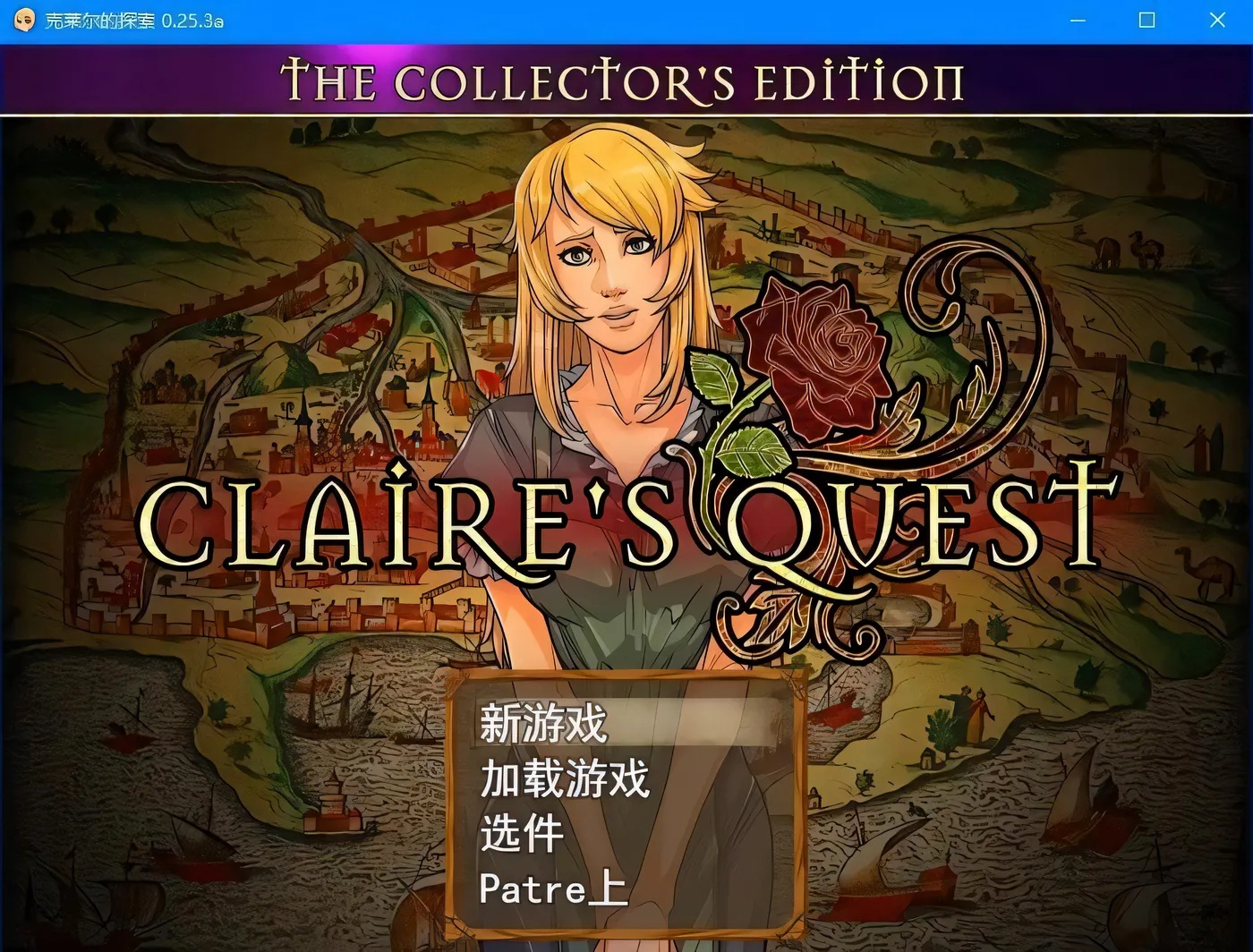Close the Claire's Quest window

[x=1216, y=20]
